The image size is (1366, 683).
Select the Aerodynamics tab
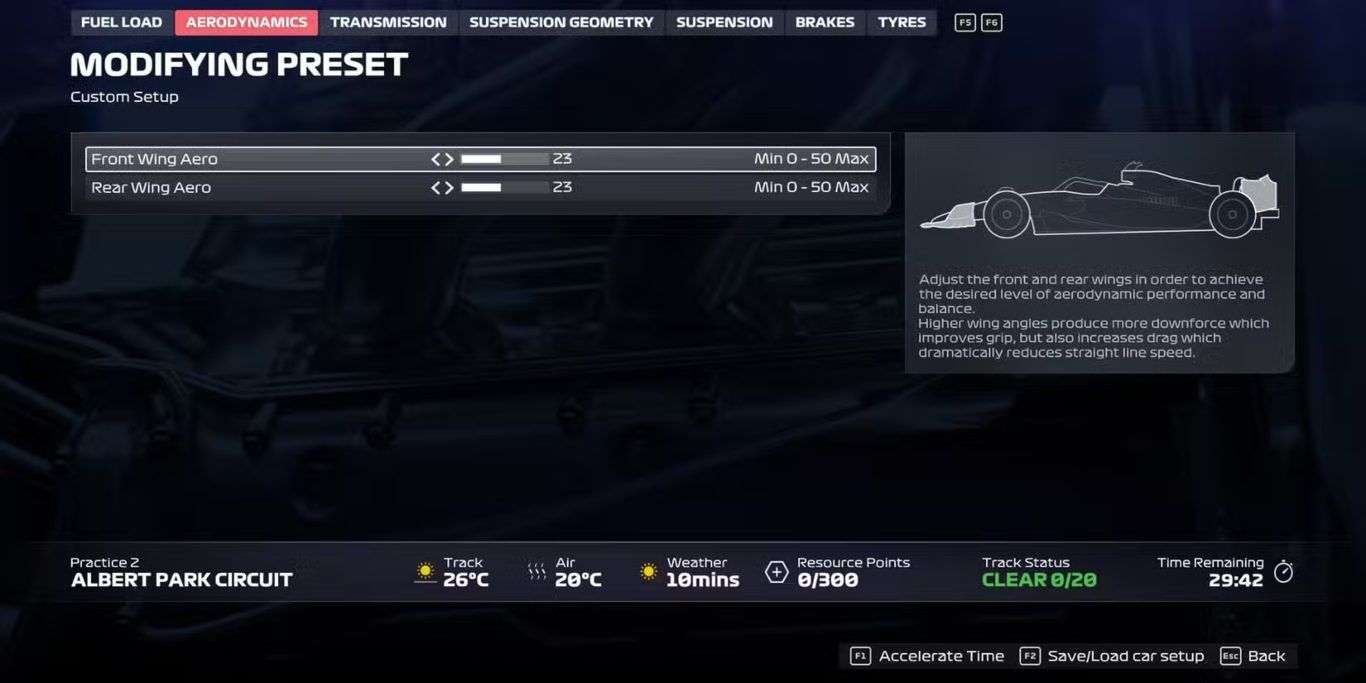[246, 22]
